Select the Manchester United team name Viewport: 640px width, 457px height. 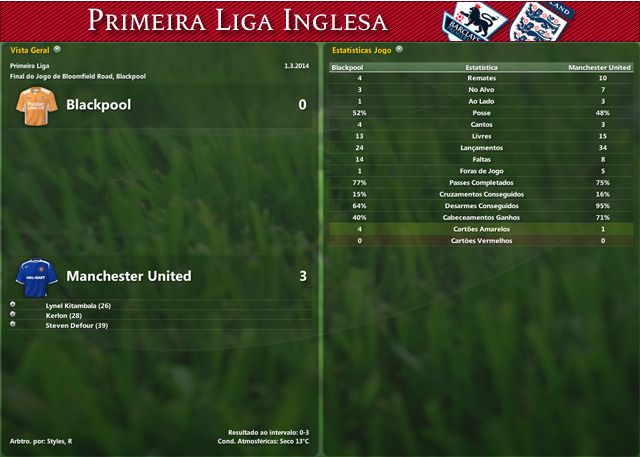(x=128, y=276)
